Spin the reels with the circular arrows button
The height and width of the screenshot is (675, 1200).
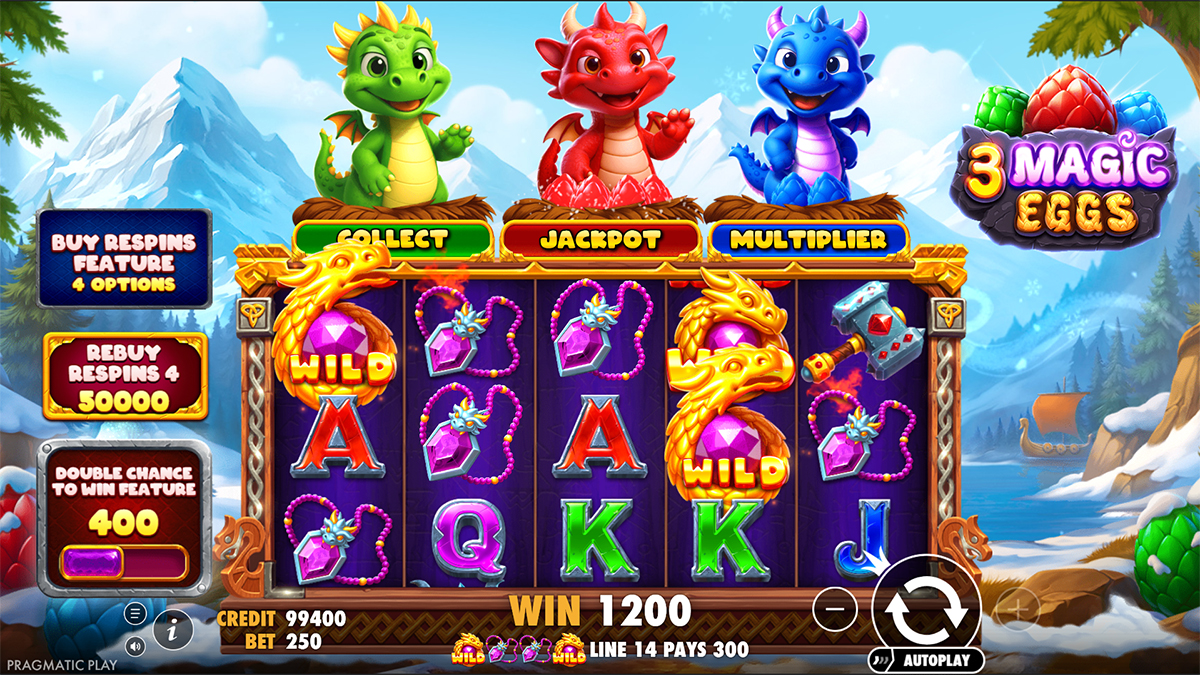(925, 607)
